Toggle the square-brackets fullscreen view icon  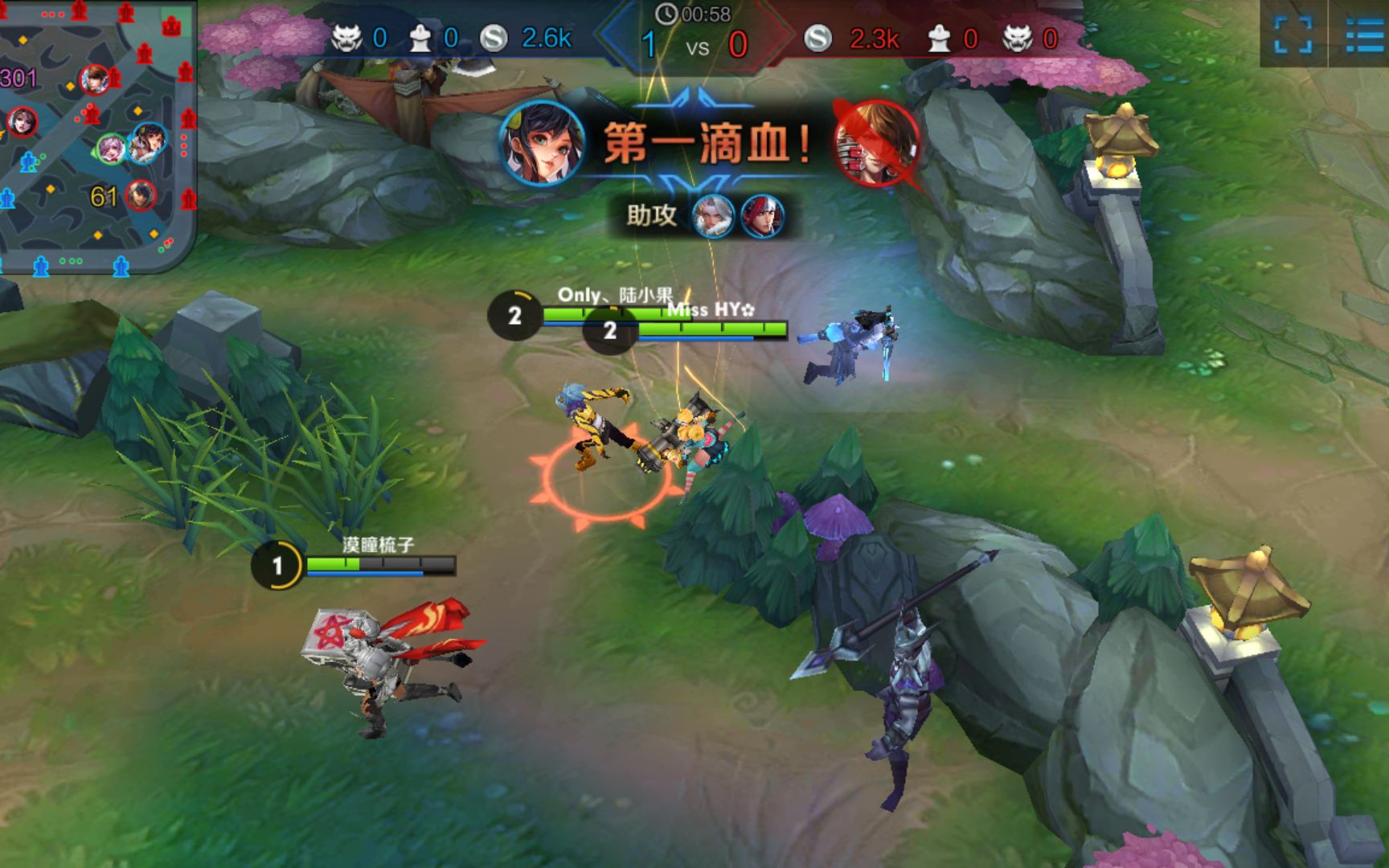[x=1293, y=34]
